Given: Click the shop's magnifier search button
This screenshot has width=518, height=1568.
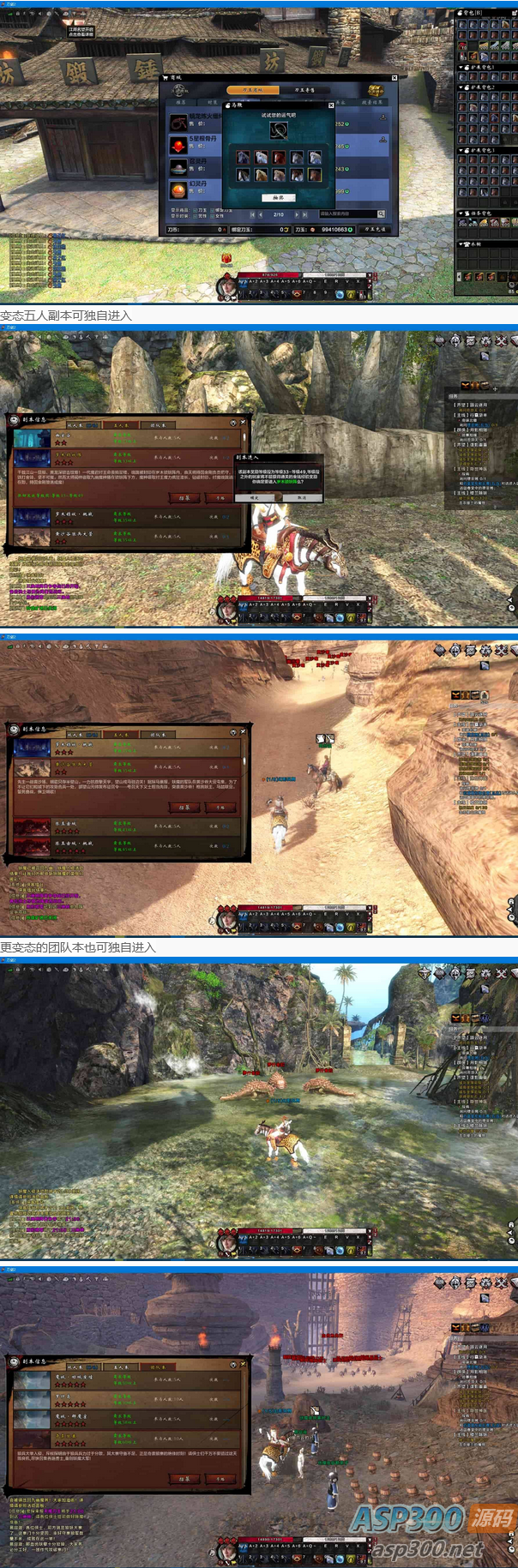Looking at the screenshot, I should pos(381,213).
